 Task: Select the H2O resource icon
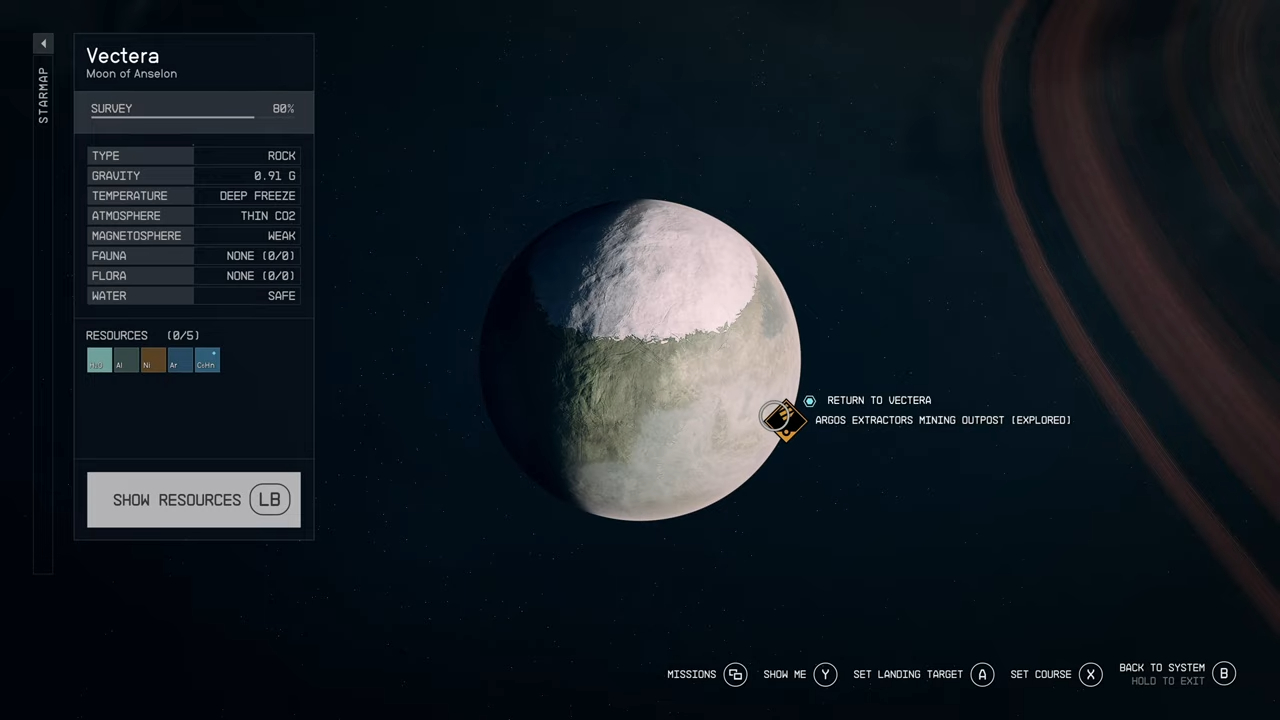(97, 362)
